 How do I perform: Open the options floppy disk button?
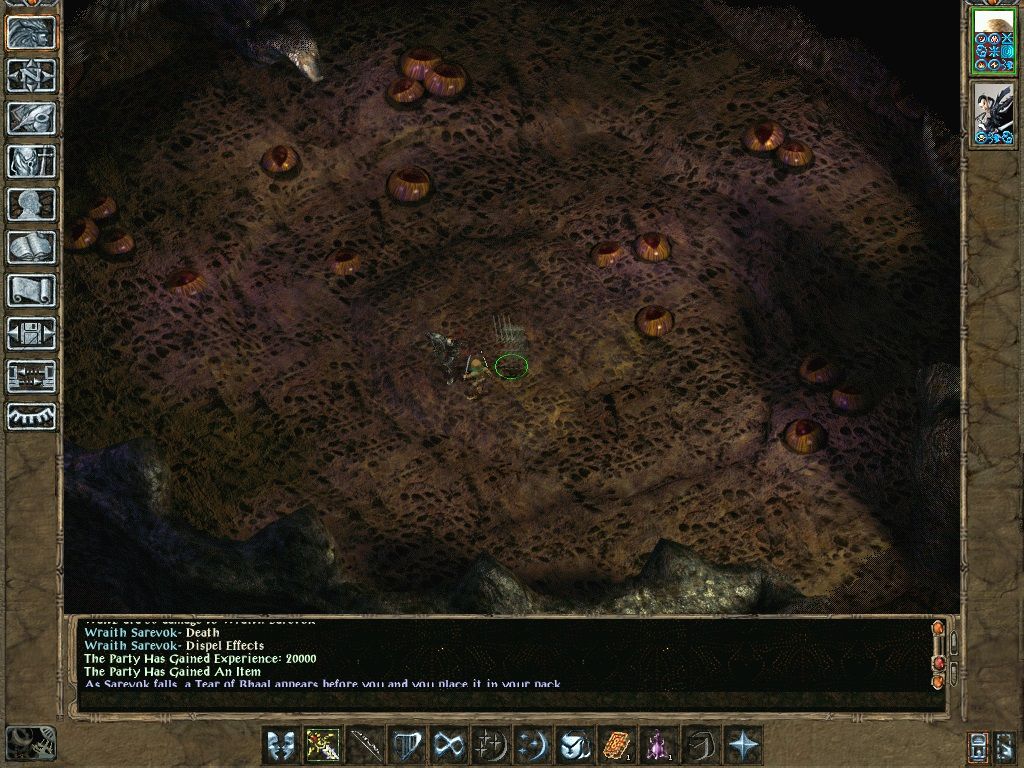click(31, 333)
